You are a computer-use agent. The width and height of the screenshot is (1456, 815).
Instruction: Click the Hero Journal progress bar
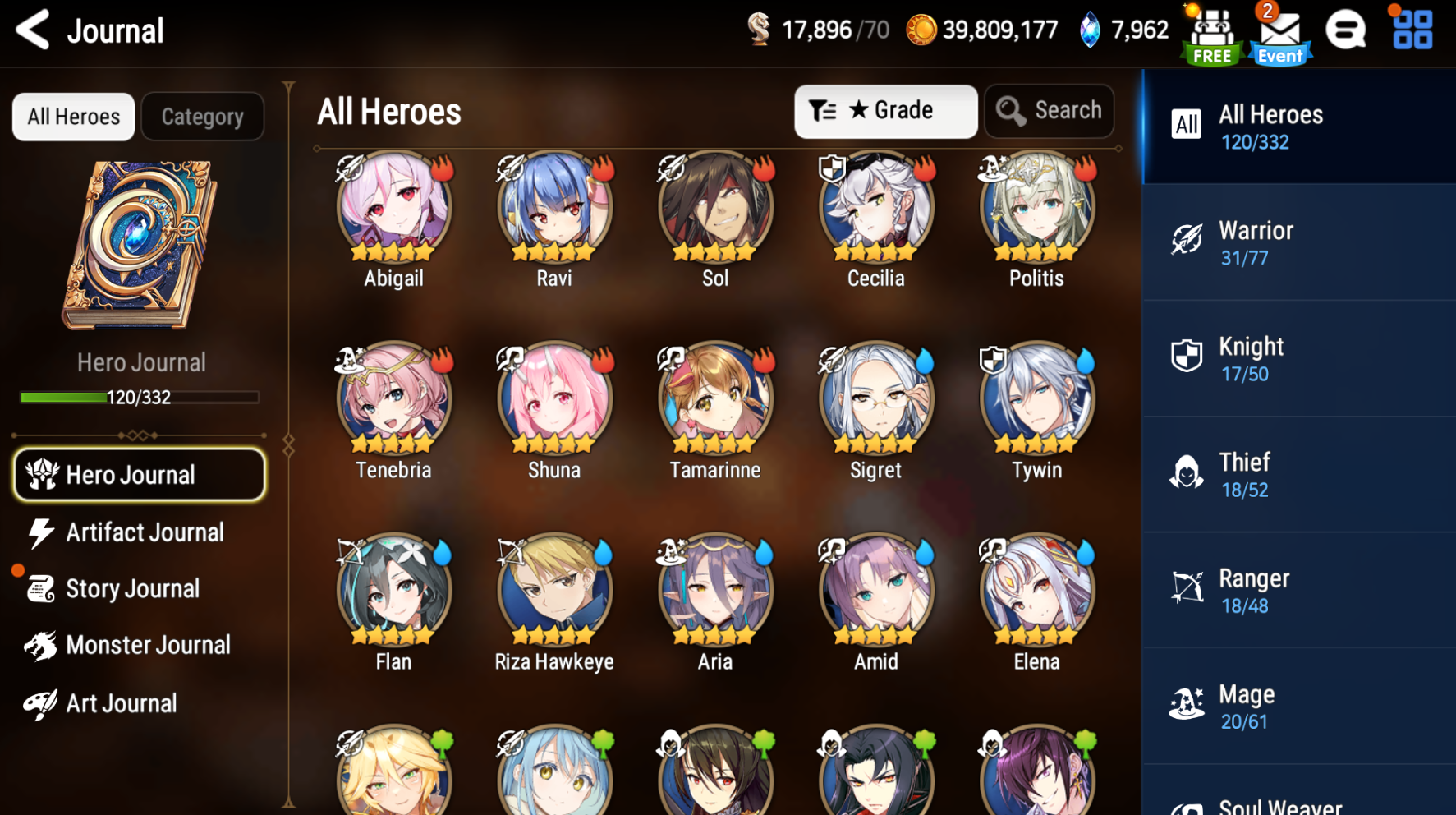pos(140,398)
